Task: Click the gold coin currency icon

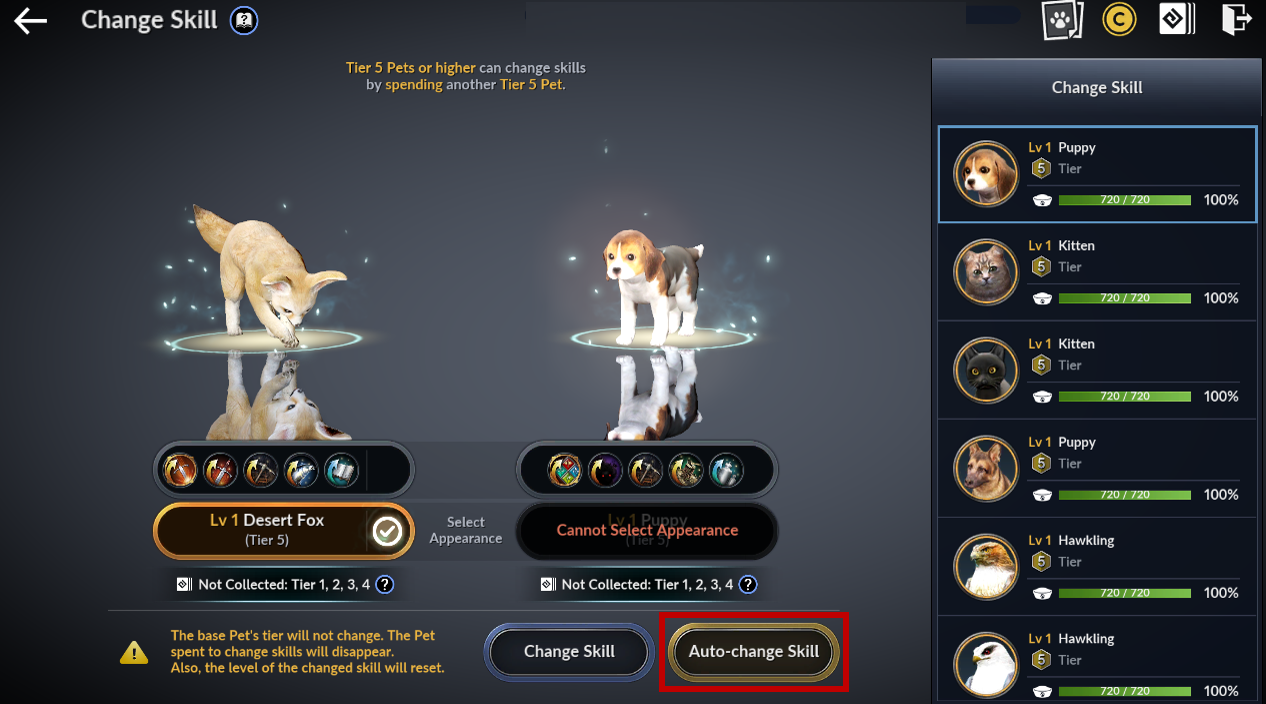Action: (x=1119, y=20)
